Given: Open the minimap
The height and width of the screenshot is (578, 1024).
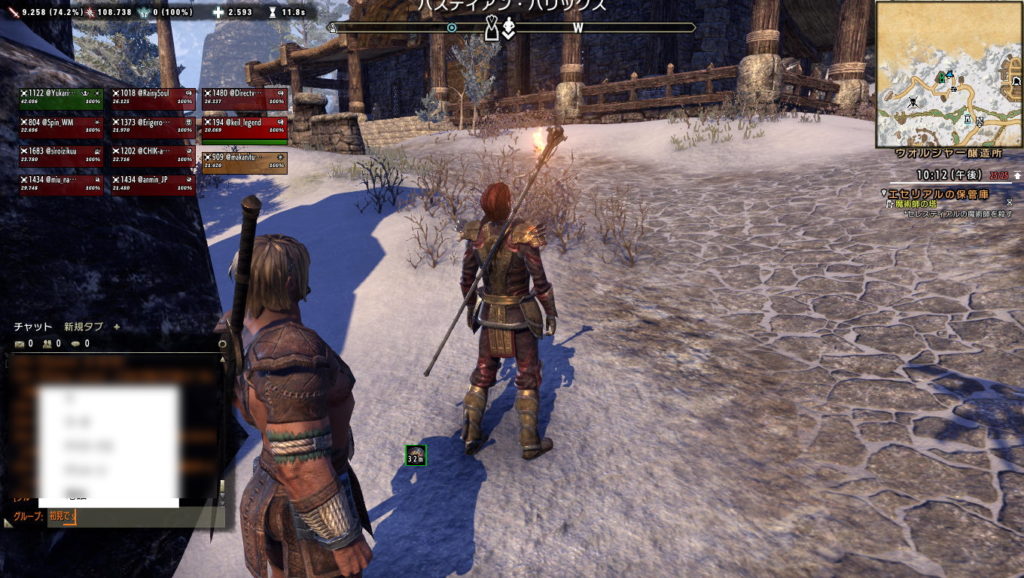Looking at the screenshot, I should tap(947, 73).
